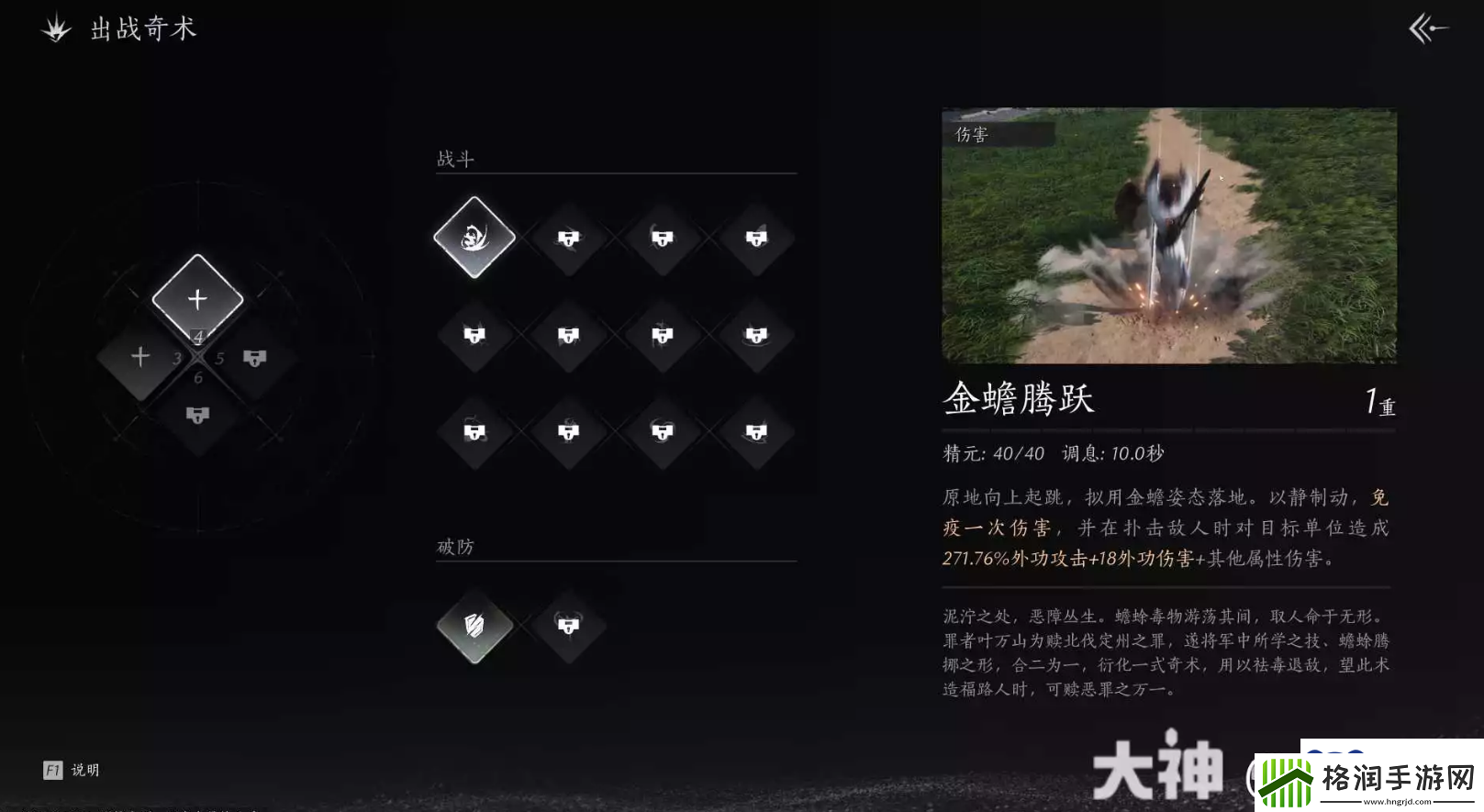Select the highlighted slot 4 on the skill wheel
Screen dimensions: 1484x812
click(195, 296)
